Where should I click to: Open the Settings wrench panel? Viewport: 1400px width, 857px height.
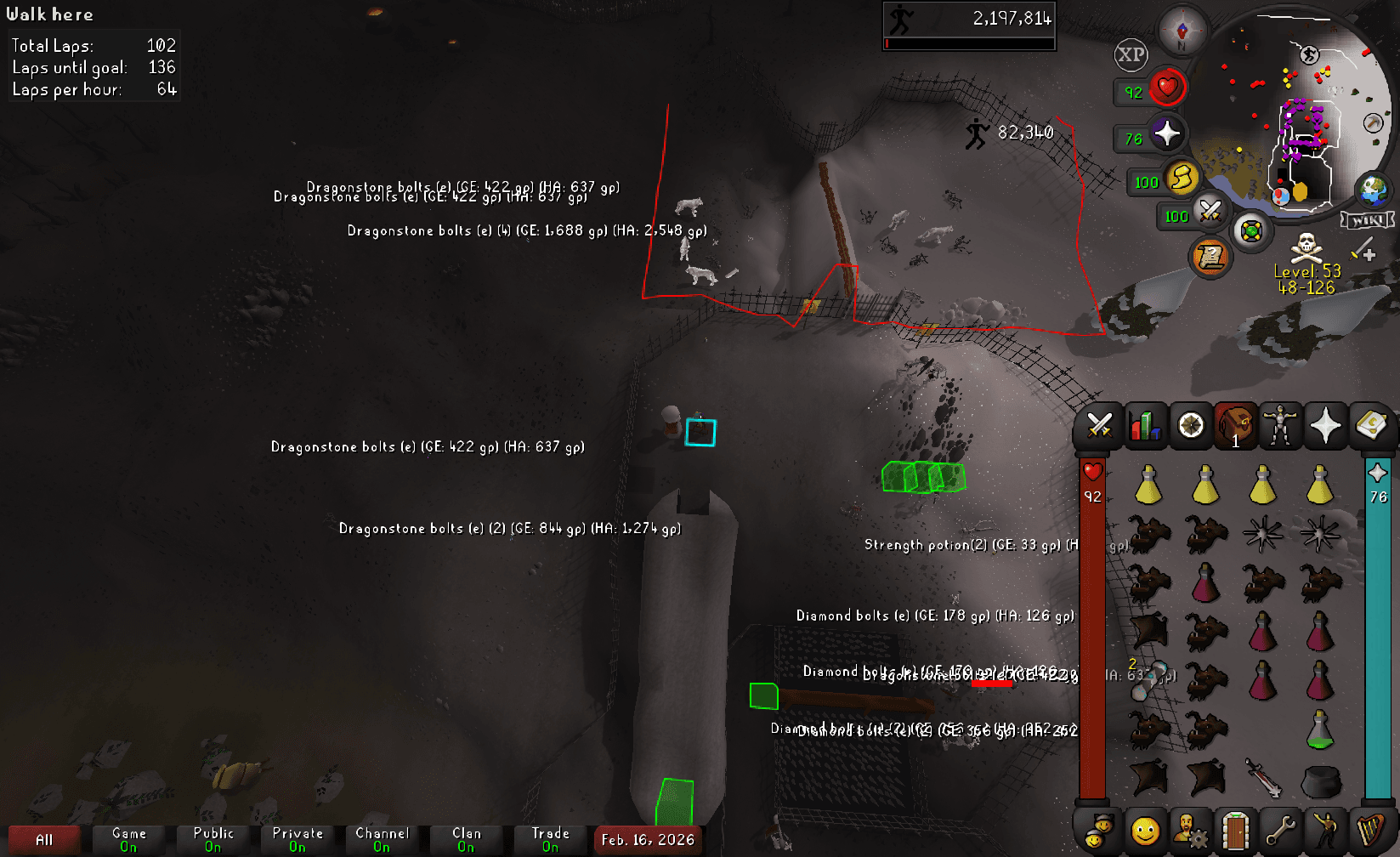(x=1280, y=831)
